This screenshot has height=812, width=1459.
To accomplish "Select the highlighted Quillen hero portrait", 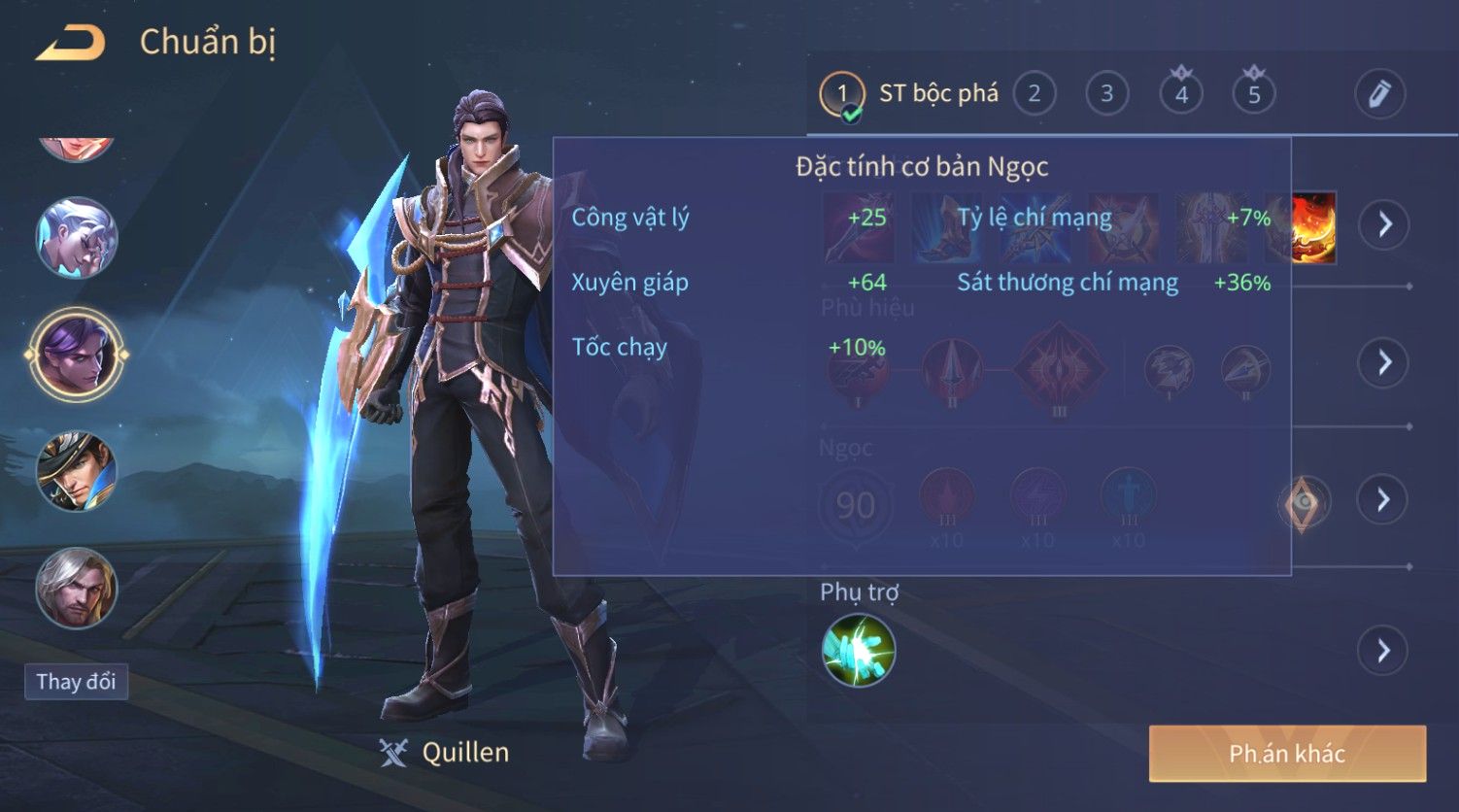I will [x=77, y=355].
